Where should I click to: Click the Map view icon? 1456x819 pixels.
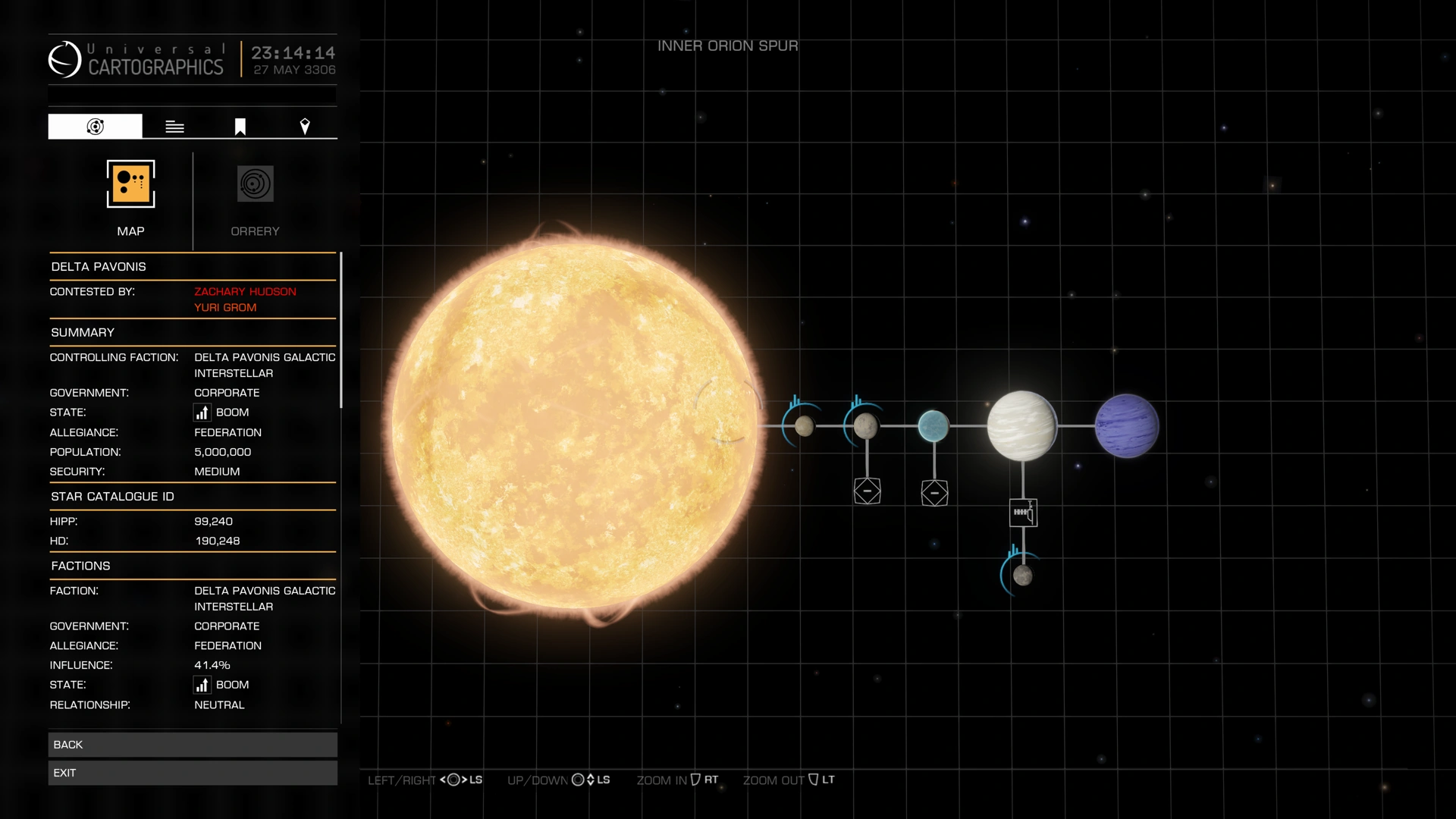point(130,184)
